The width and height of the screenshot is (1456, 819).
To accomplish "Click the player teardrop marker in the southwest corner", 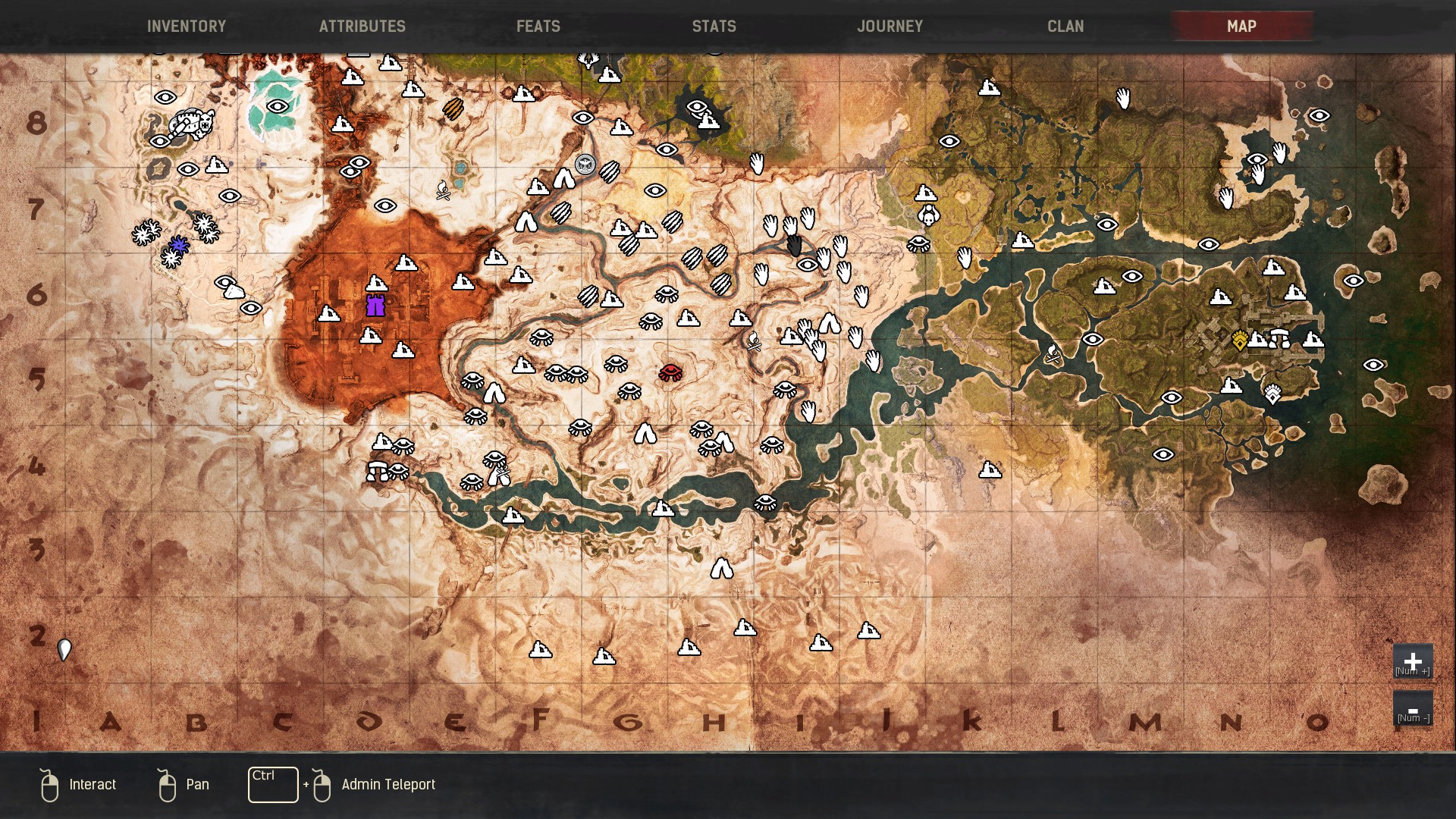I will pyautogui.click(x=64, y=650).
